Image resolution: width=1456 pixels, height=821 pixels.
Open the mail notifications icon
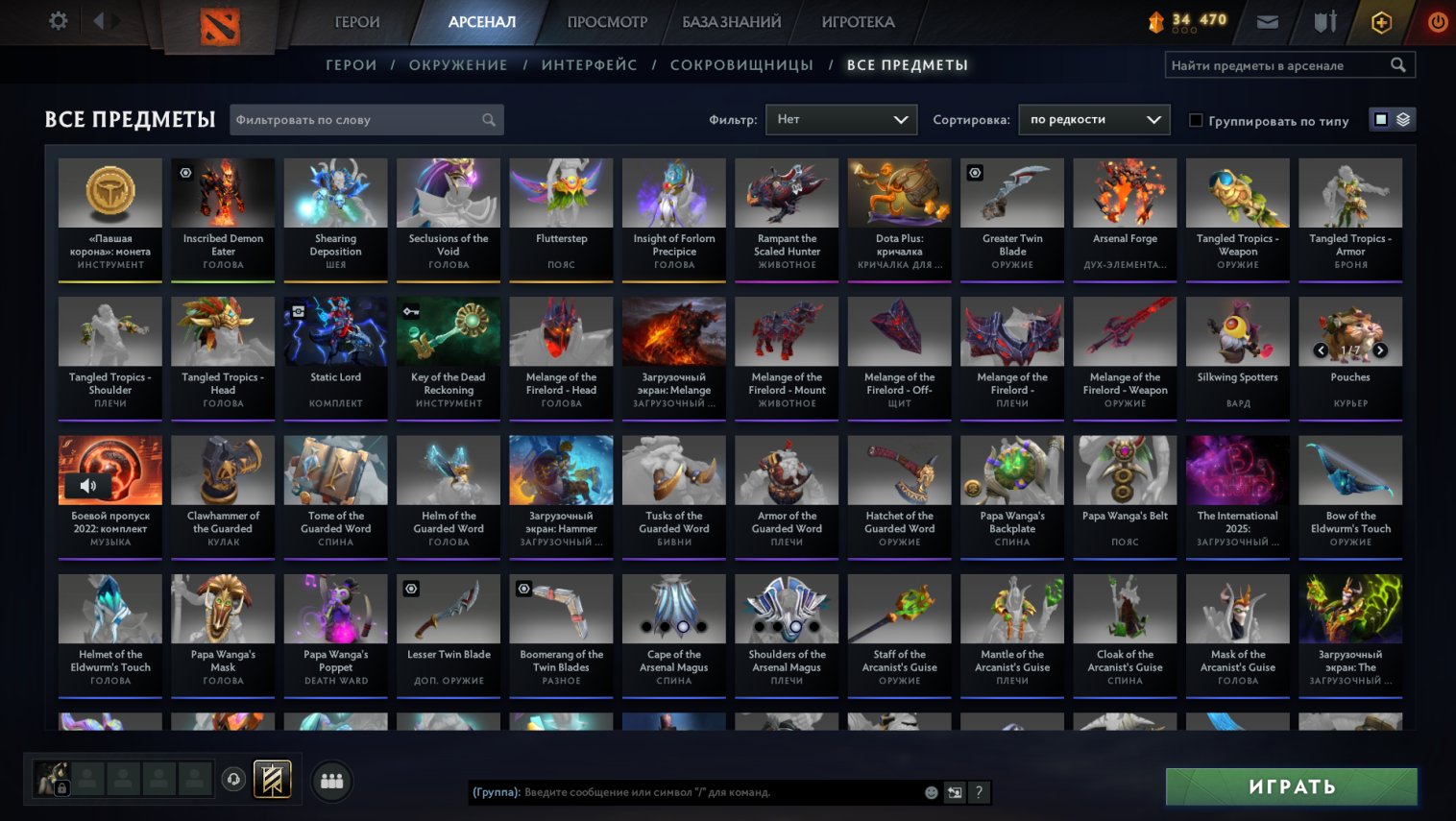1267,20
